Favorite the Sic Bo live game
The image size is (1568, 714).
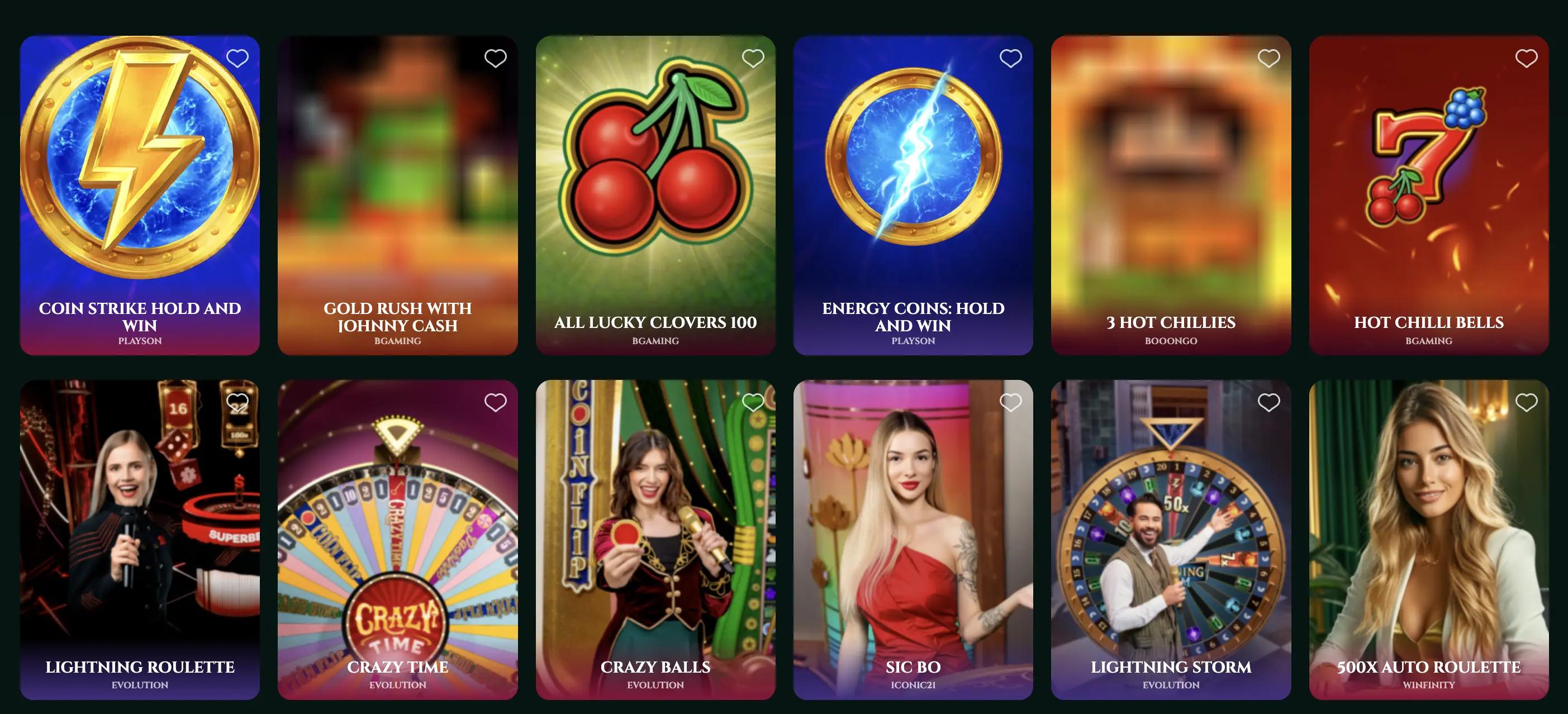[1011, 402]
